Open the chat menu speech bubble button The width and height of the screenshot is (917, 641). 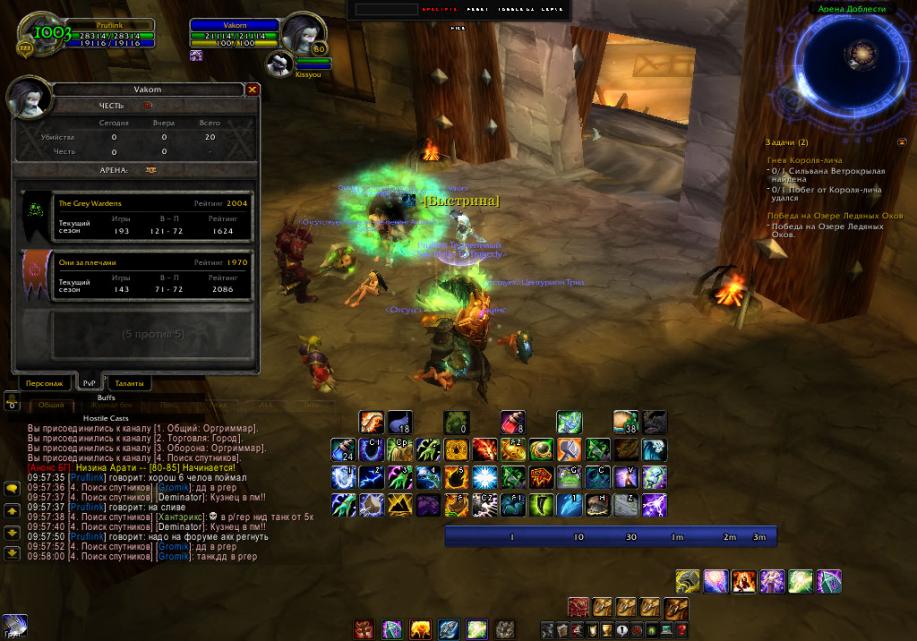[11, 489]
